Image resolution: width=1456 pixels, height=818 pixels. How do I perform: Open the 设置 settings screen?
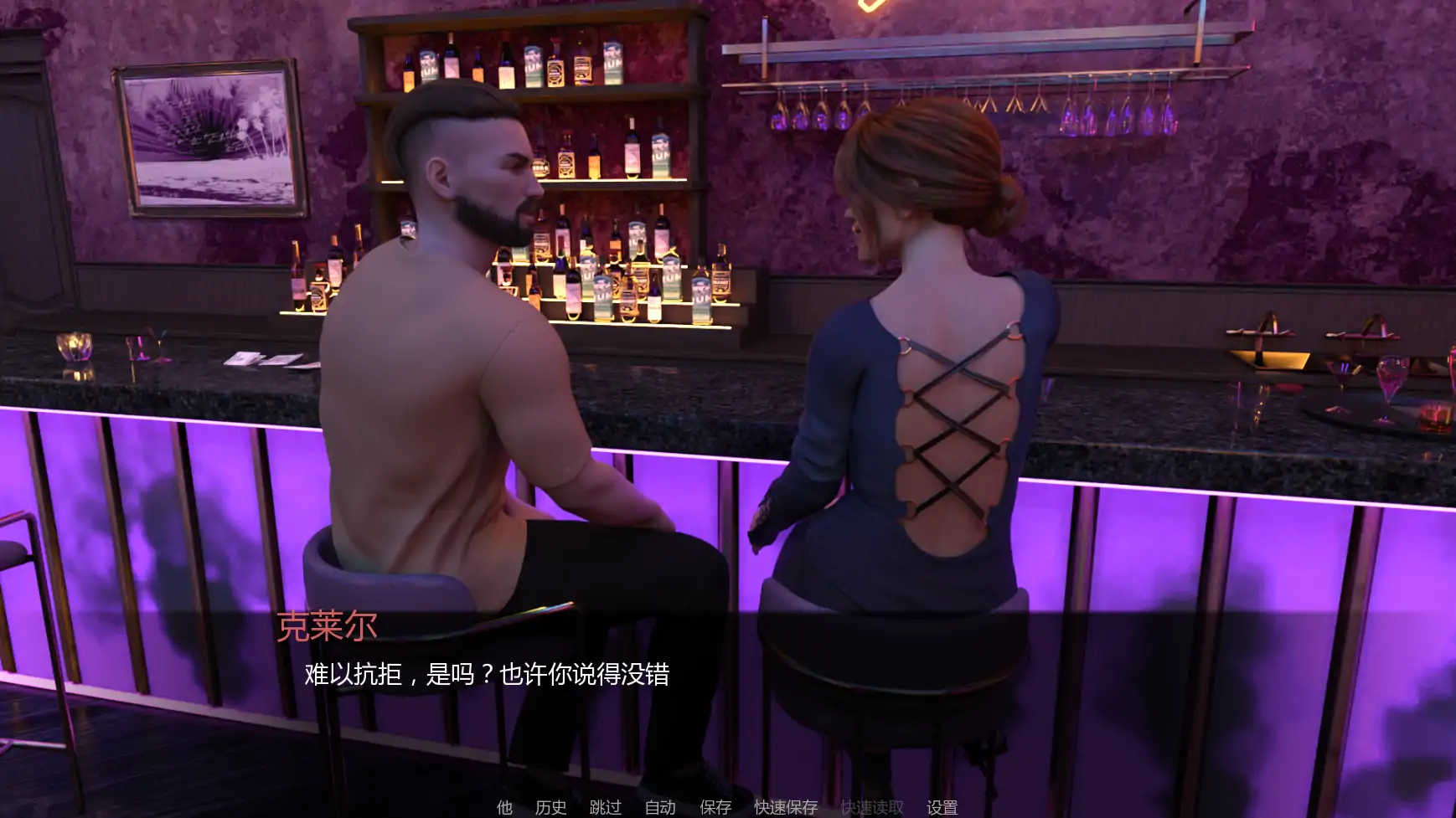942,809
